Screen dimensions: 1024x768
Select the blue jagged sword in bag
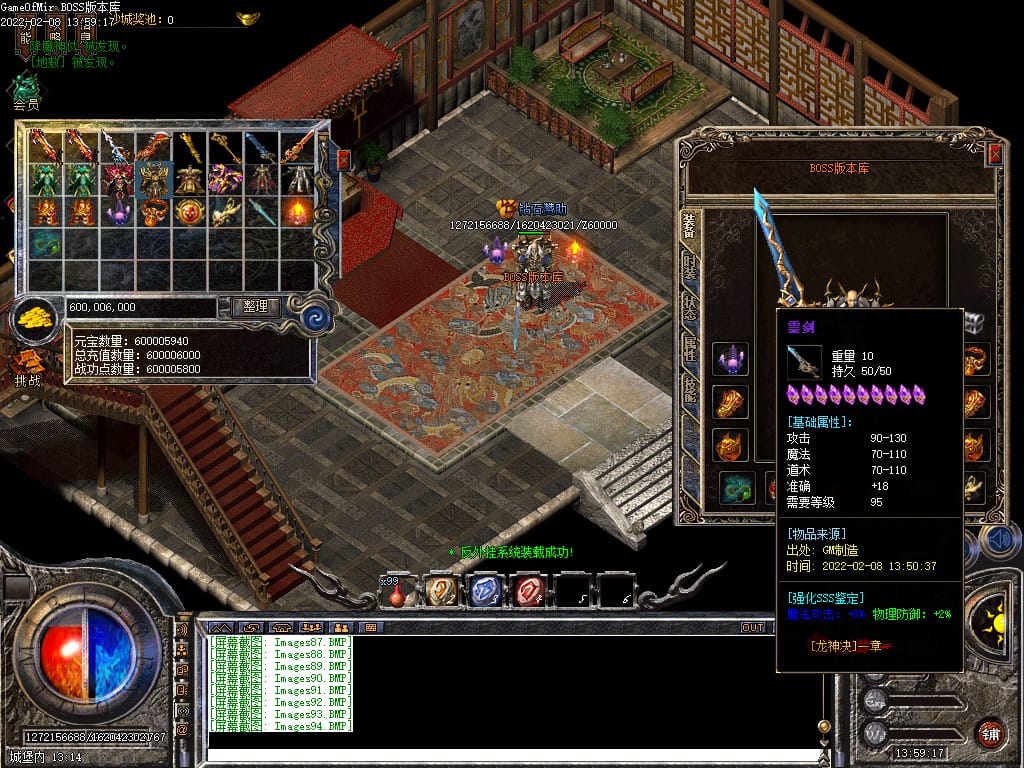click(261, 148)
